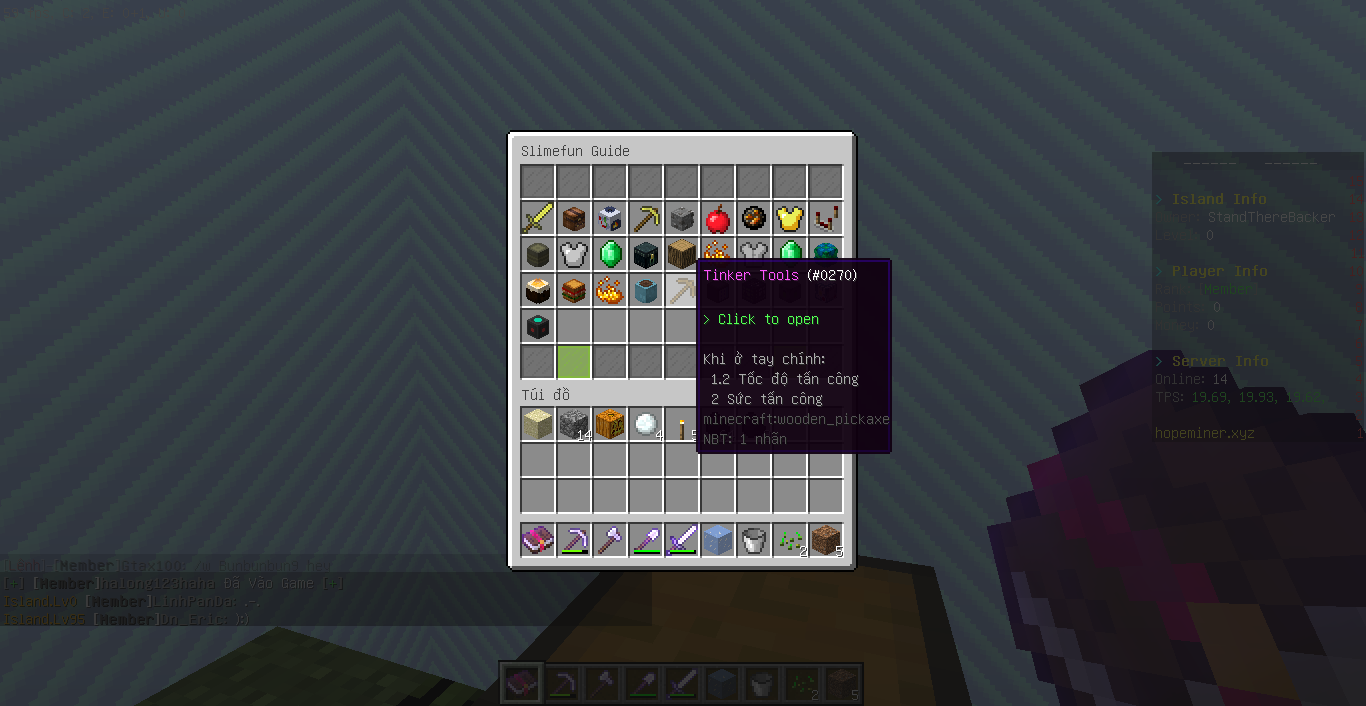Pick up the snowball stack
Viewport: 1366px width, 706px height.
click(646, 425)
